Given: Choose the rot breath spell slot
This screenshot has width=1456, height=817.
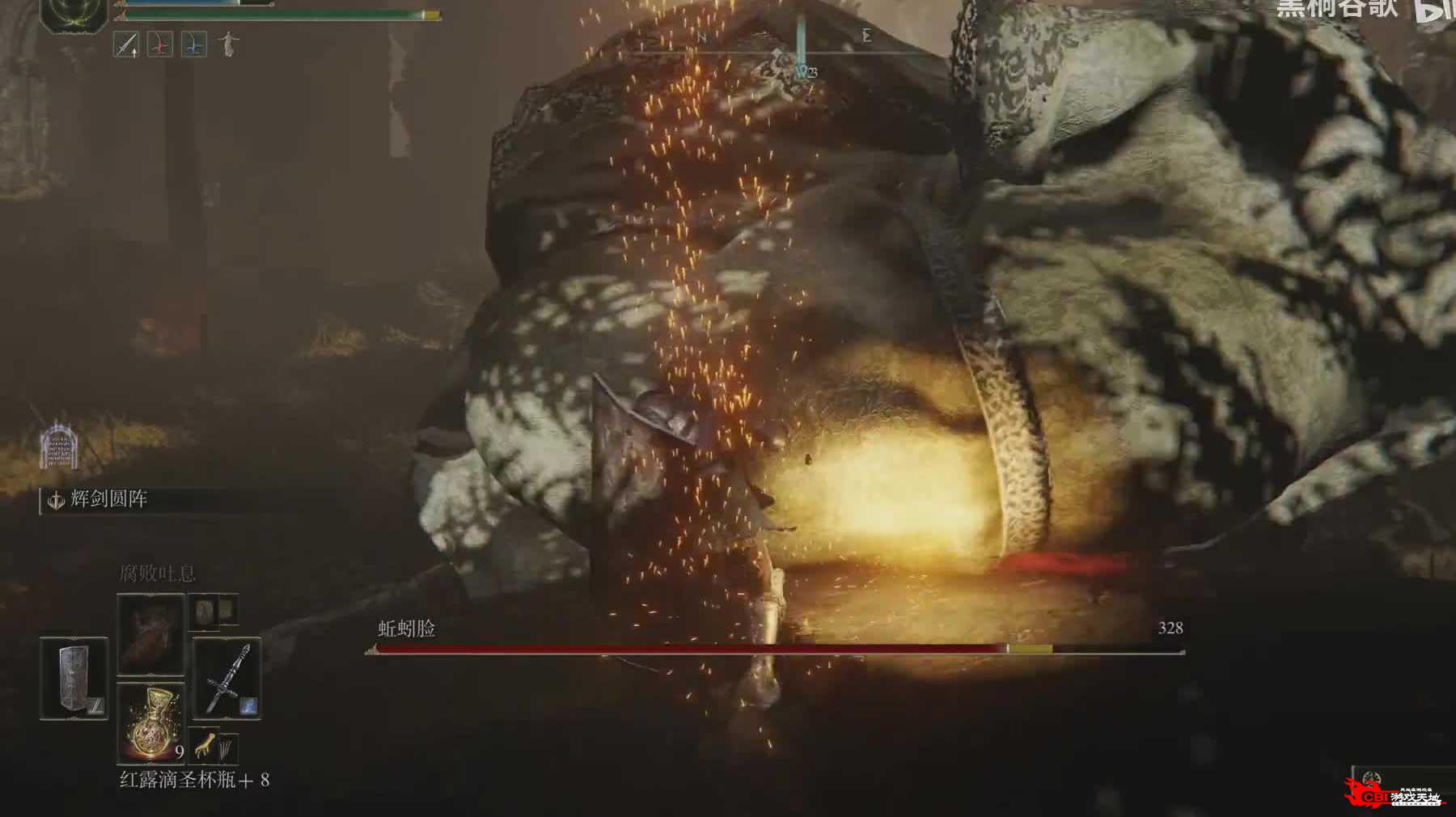Looking at the screenshot, I should point(151,634).
